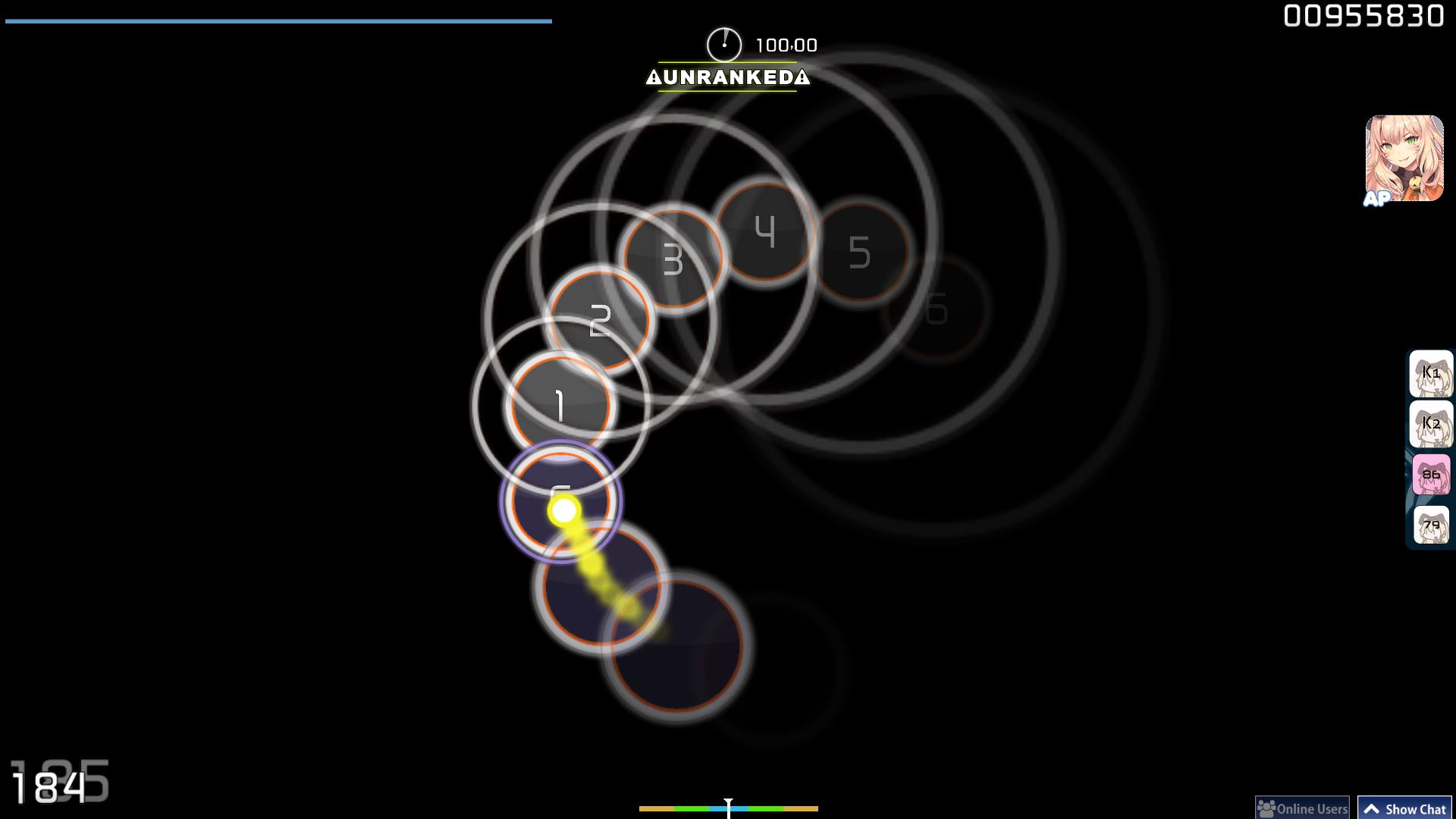Expand the key overlay column on the right
Image resolution: width=1456 pixels, height=819 pixels.
[1431, 447]
